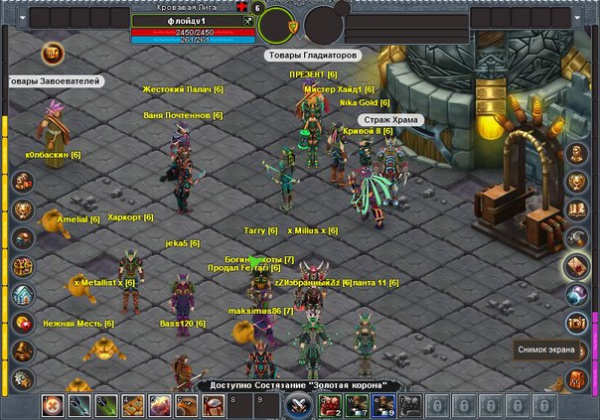Click the player name plate флойд
600x420 pixels.
193,20
